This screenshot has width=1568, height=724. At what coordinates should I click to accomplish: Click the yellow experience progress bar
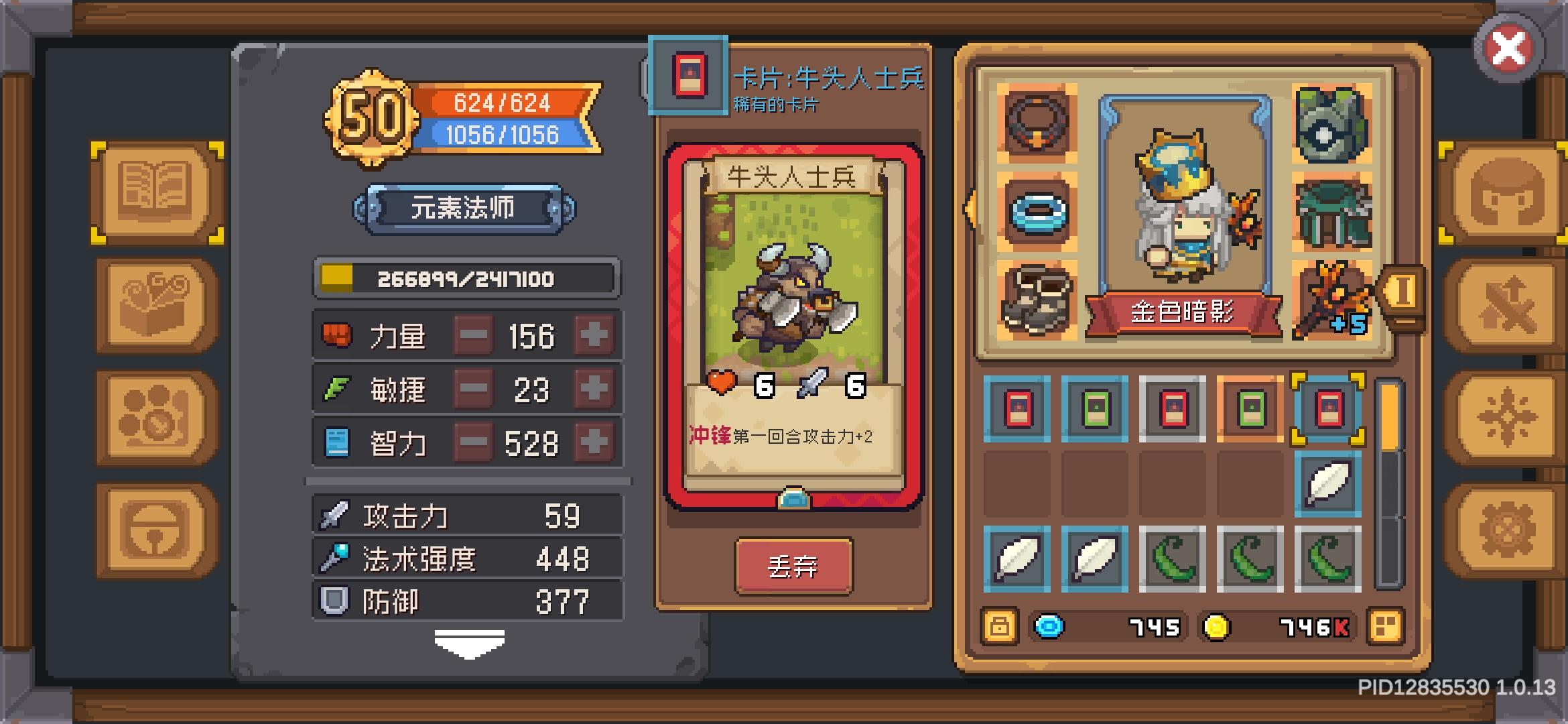coord(469,280)
